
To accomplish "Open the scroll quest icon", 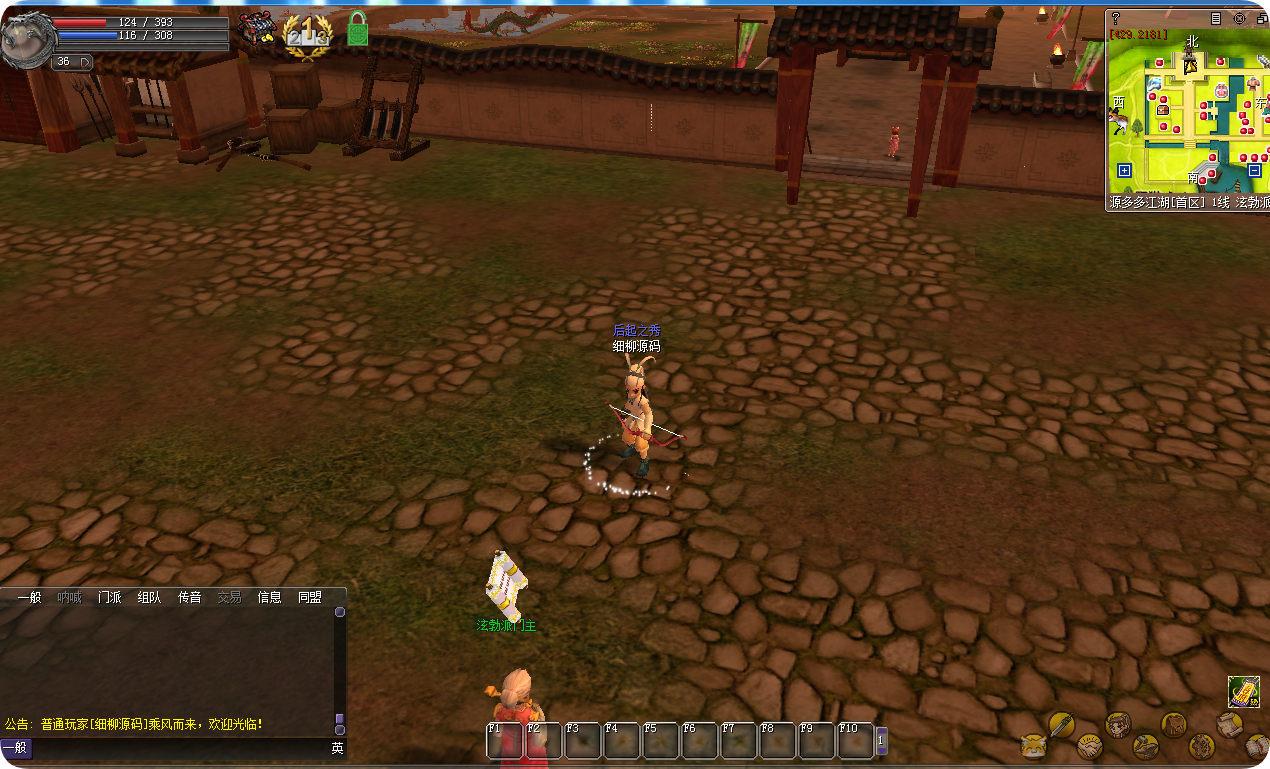I will [1229, 723].
